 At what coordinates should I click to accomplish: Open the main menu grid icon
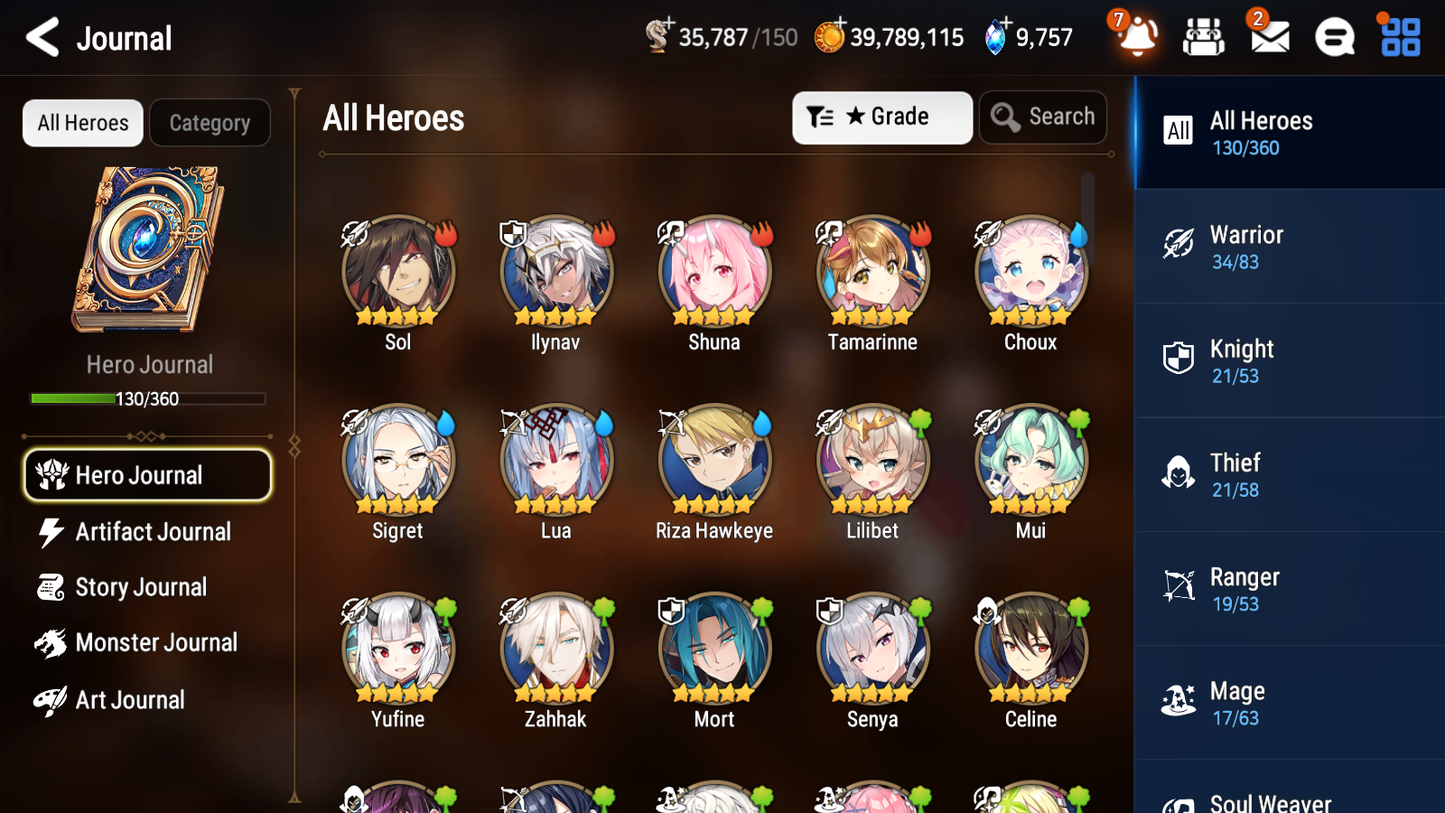coord(1399,38)
